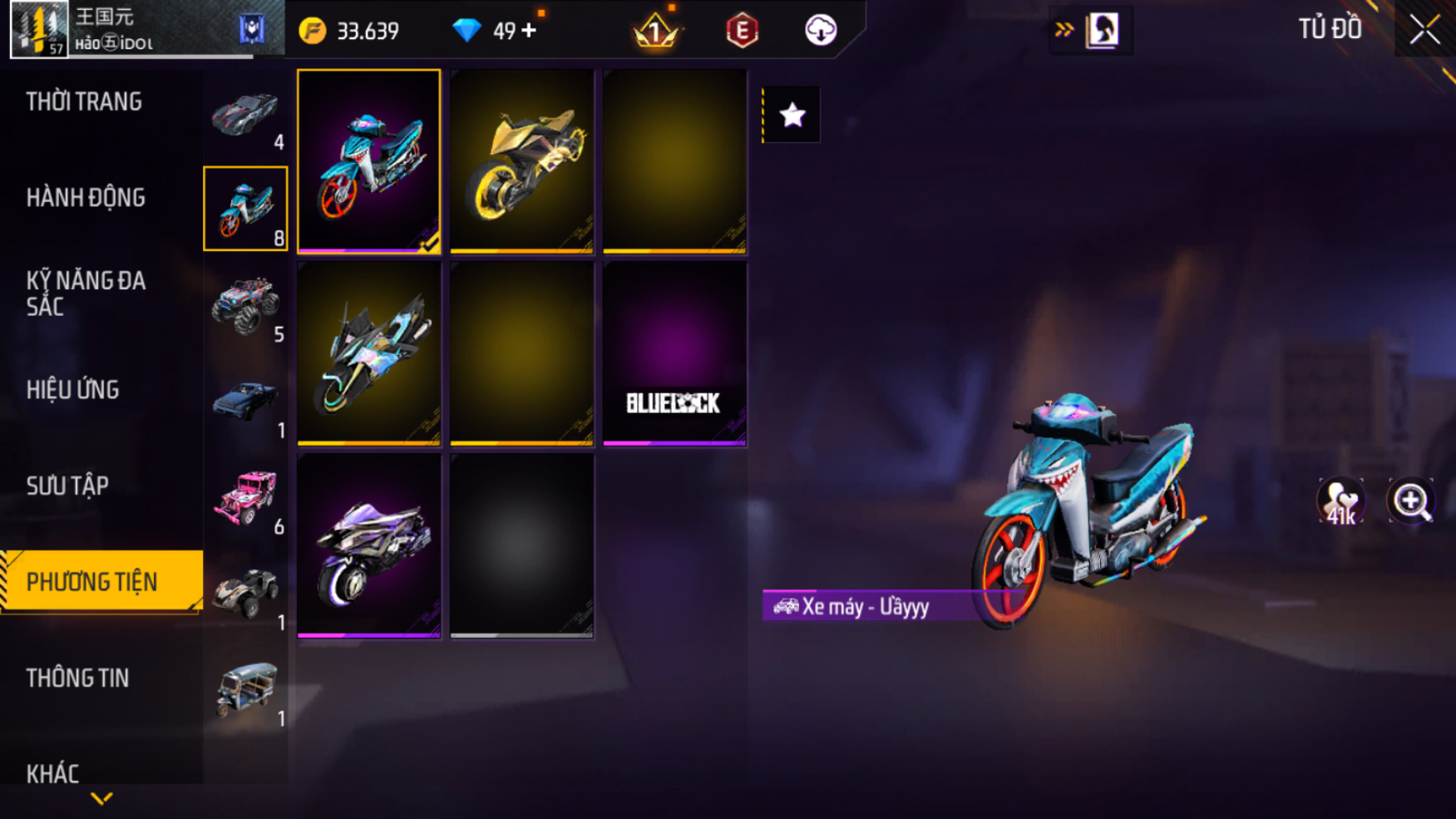1456x819 pixels.
Task: Show the Sưu Tập collection tab
Action: (67, 486)
